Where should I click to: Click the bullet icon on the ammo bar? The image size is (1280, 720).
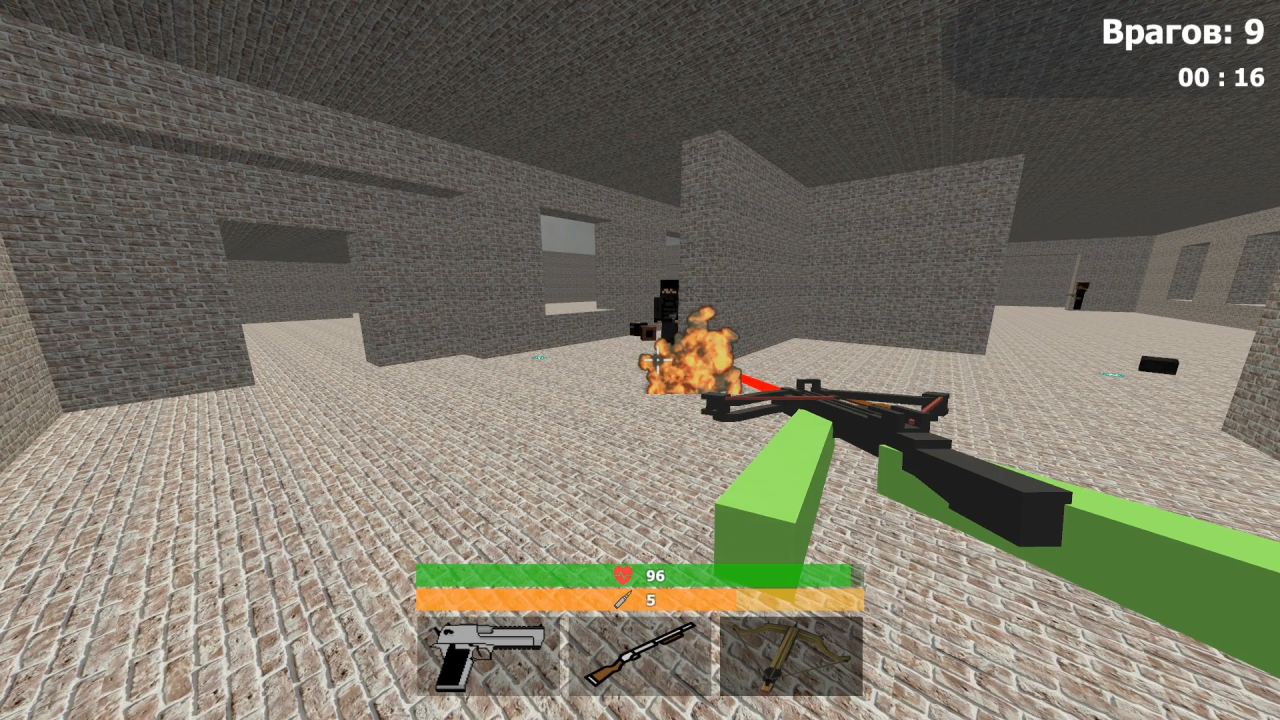pos(624,598)
